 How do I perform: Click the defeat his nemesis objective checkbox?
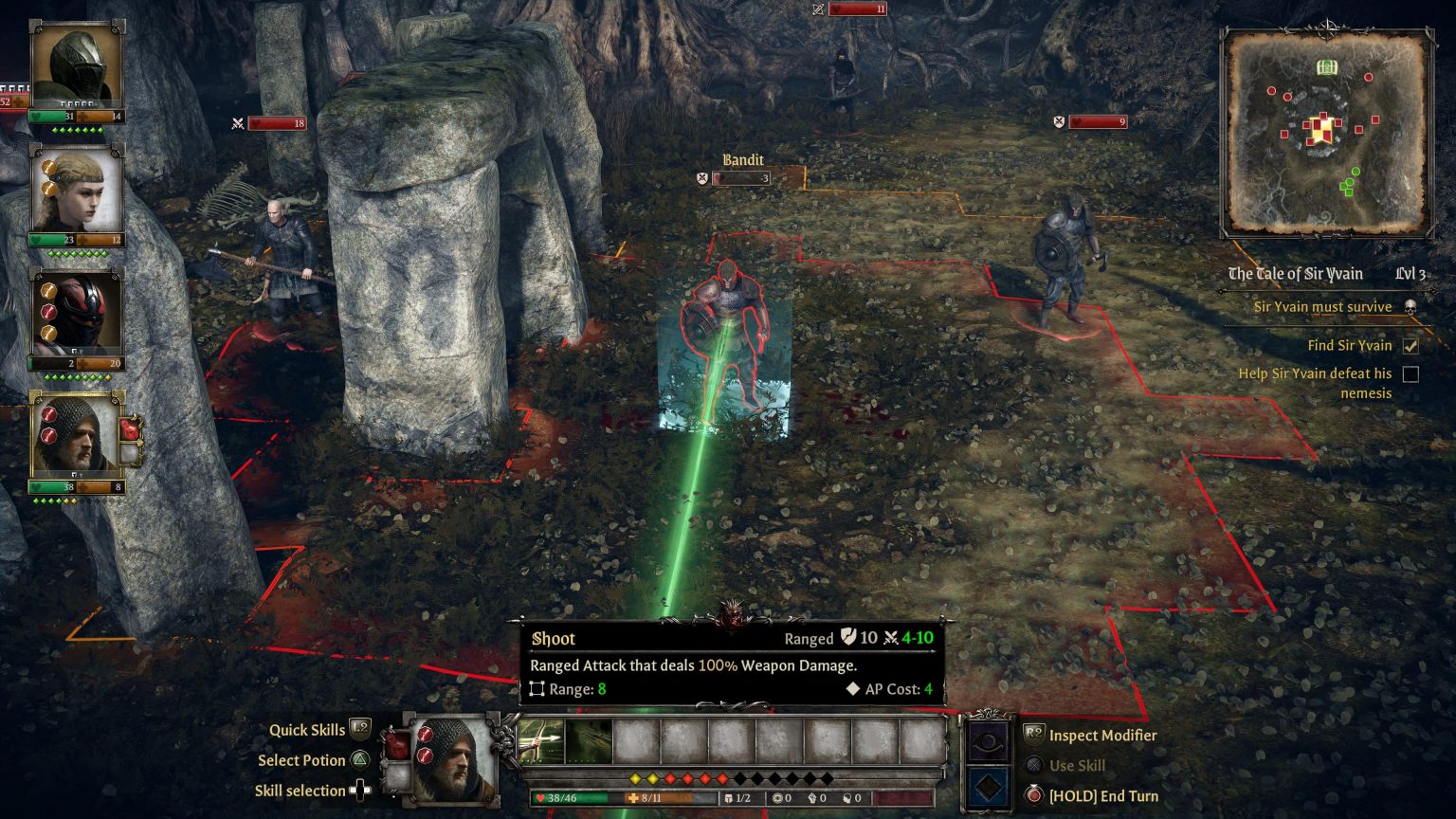pyautogui.click(x=1410, y=374)
